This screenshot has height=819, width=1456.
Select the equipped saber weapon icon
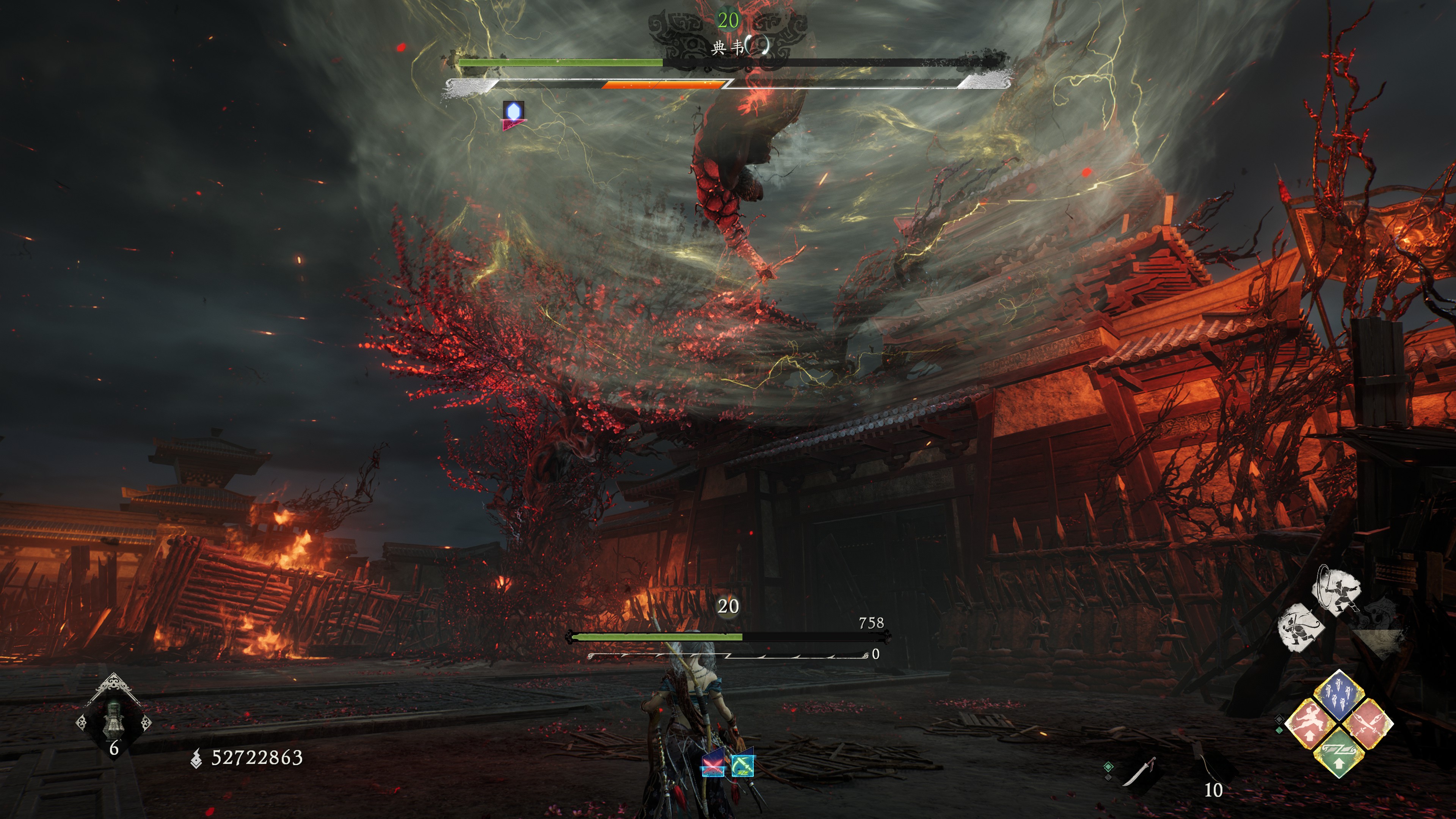[1138, 772]
